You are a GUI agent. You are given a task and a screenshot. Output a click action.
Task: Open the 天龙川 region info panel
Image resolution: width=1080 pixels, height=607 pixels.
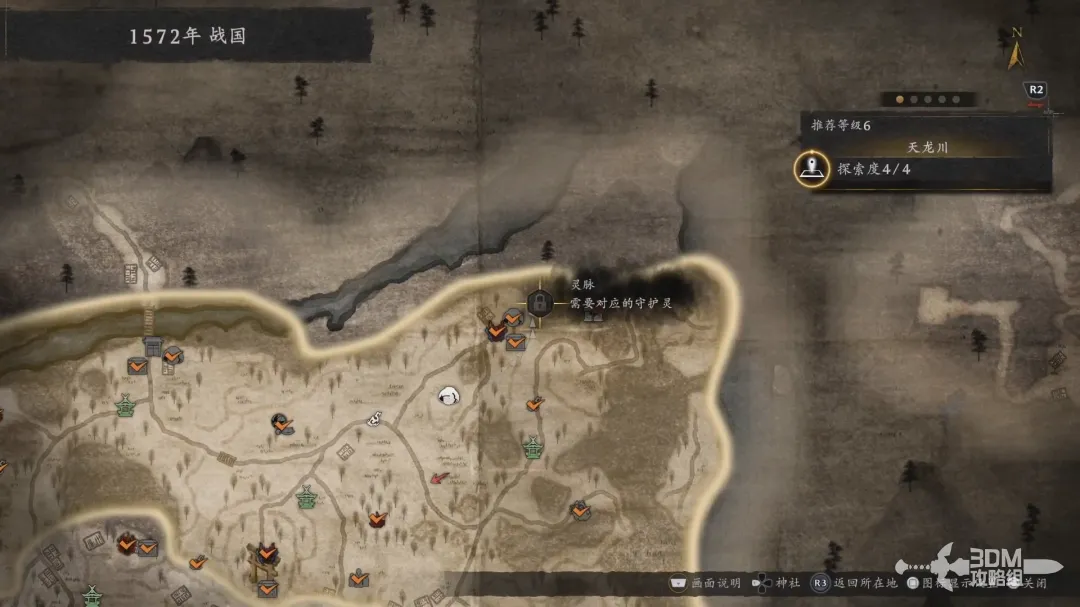click(926, 147)
